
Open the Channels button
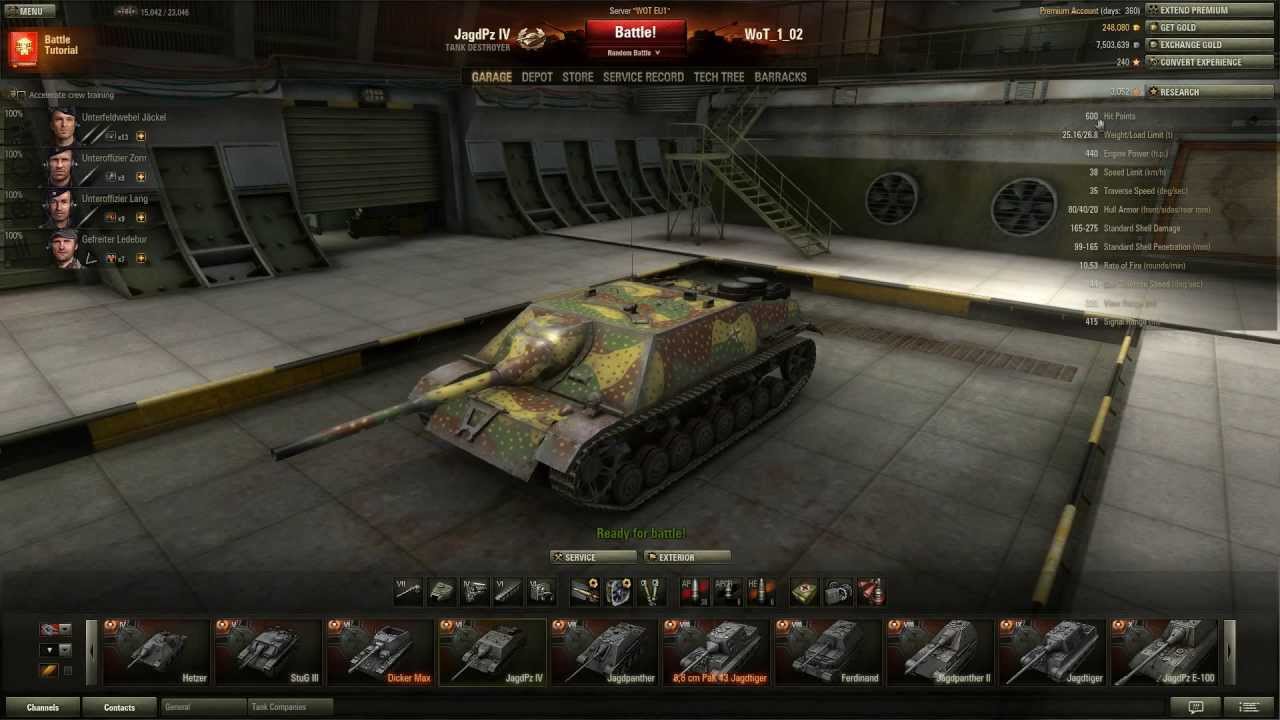(43, 707)
